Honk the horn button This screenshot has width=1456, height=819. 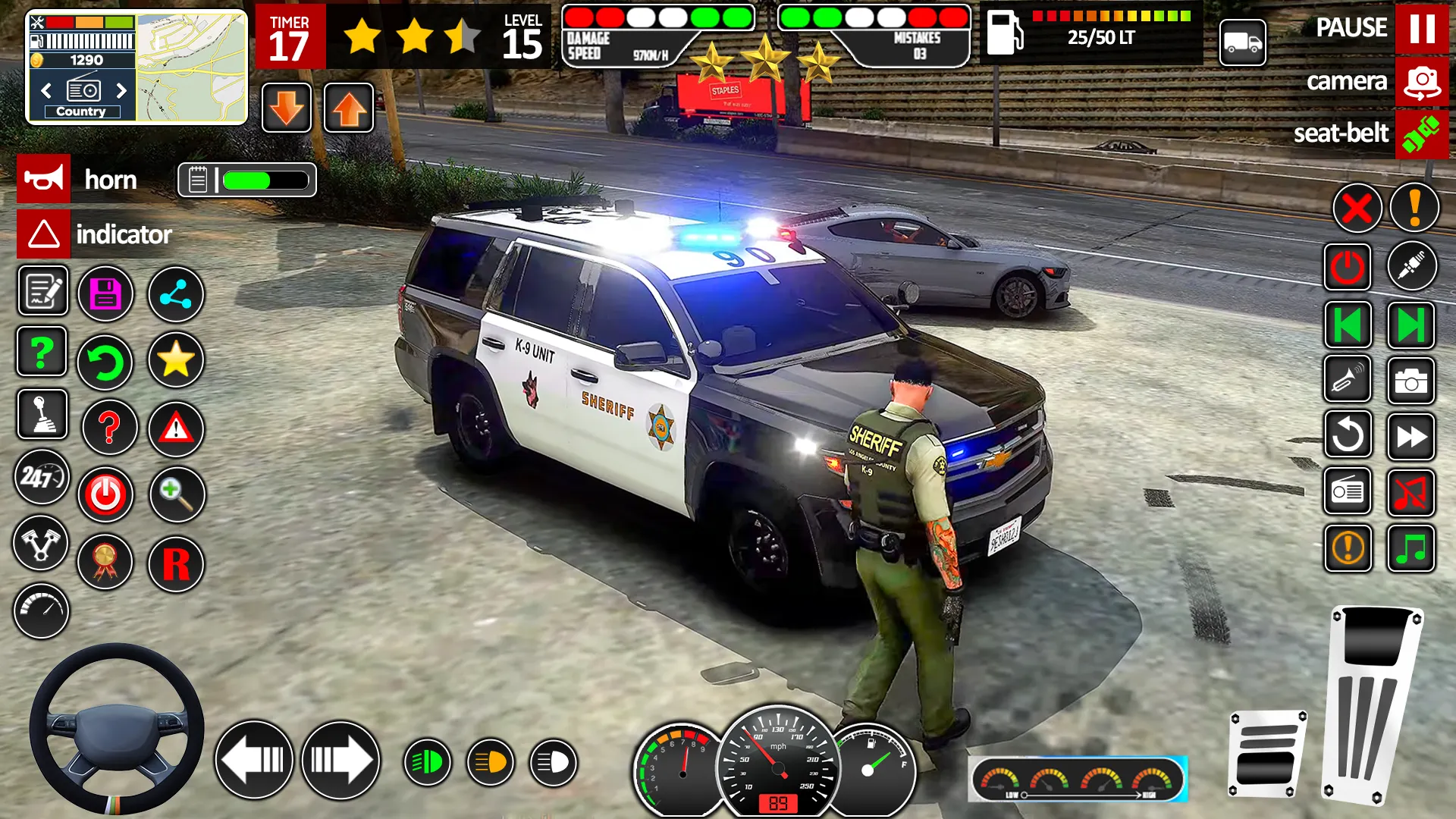[x=44, y=179]
